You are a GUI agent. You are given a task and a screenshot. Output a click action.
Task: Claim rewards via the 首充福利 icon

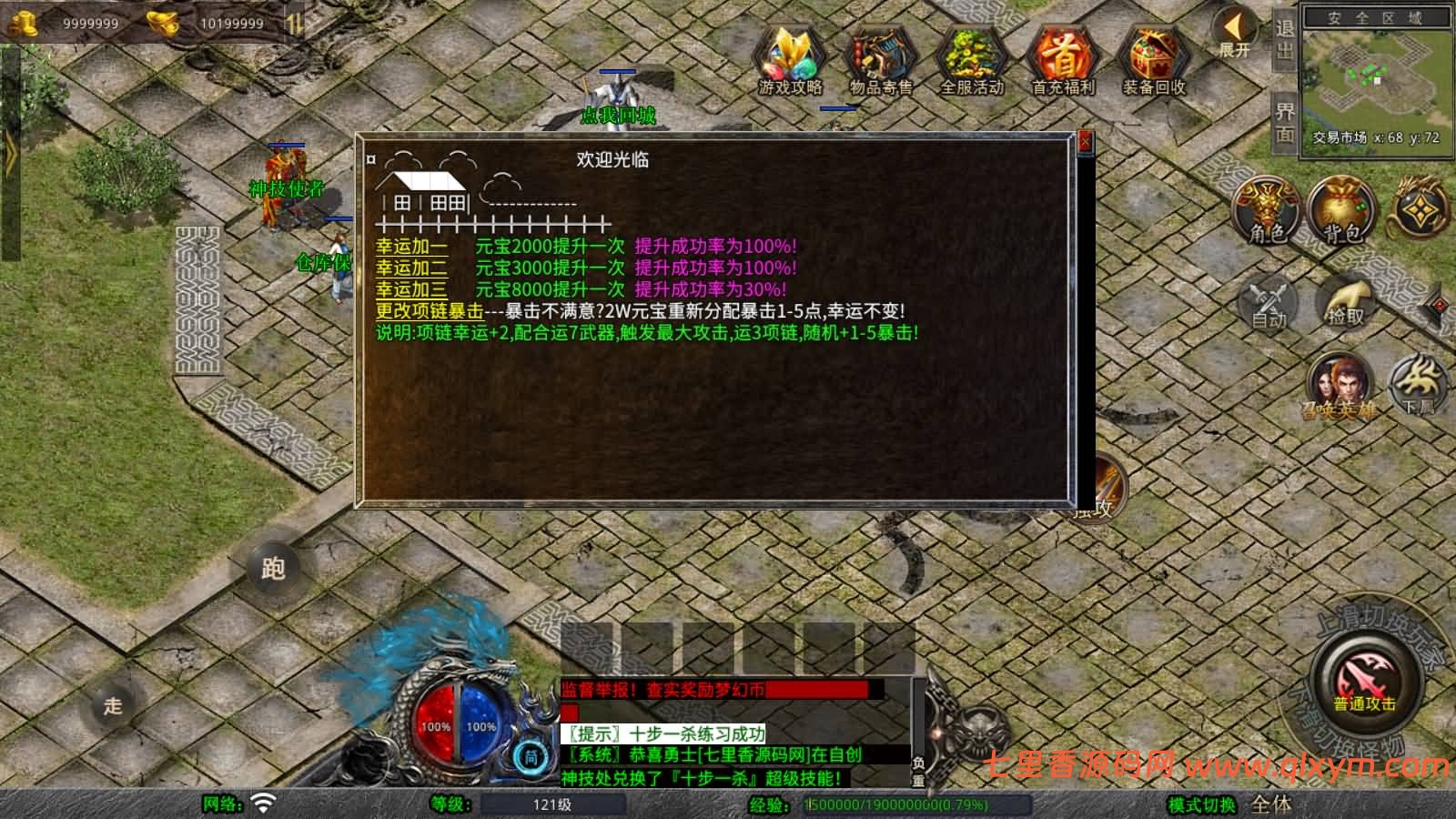[1061, 59]
